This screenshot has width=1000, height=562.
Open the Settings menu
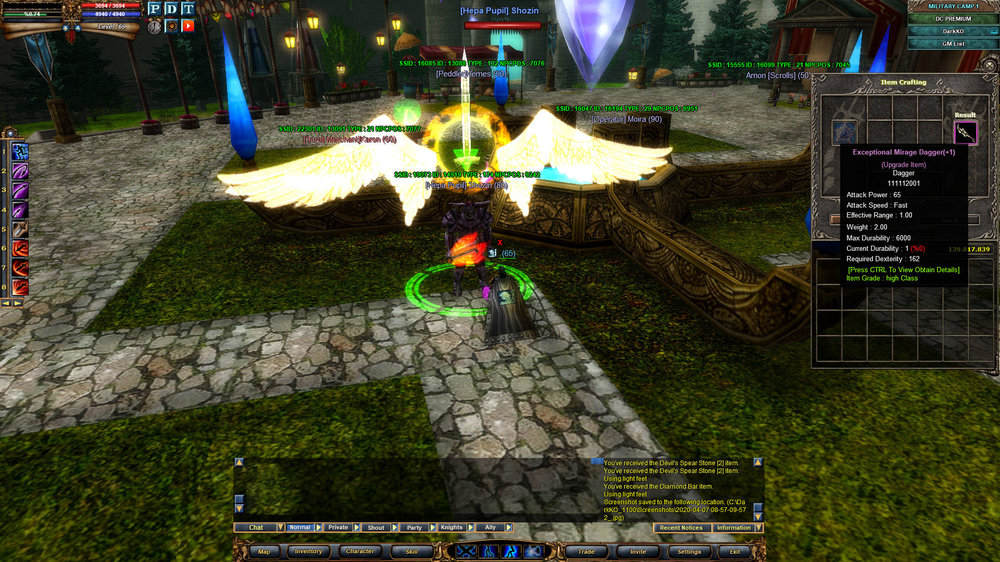[689, 551]
